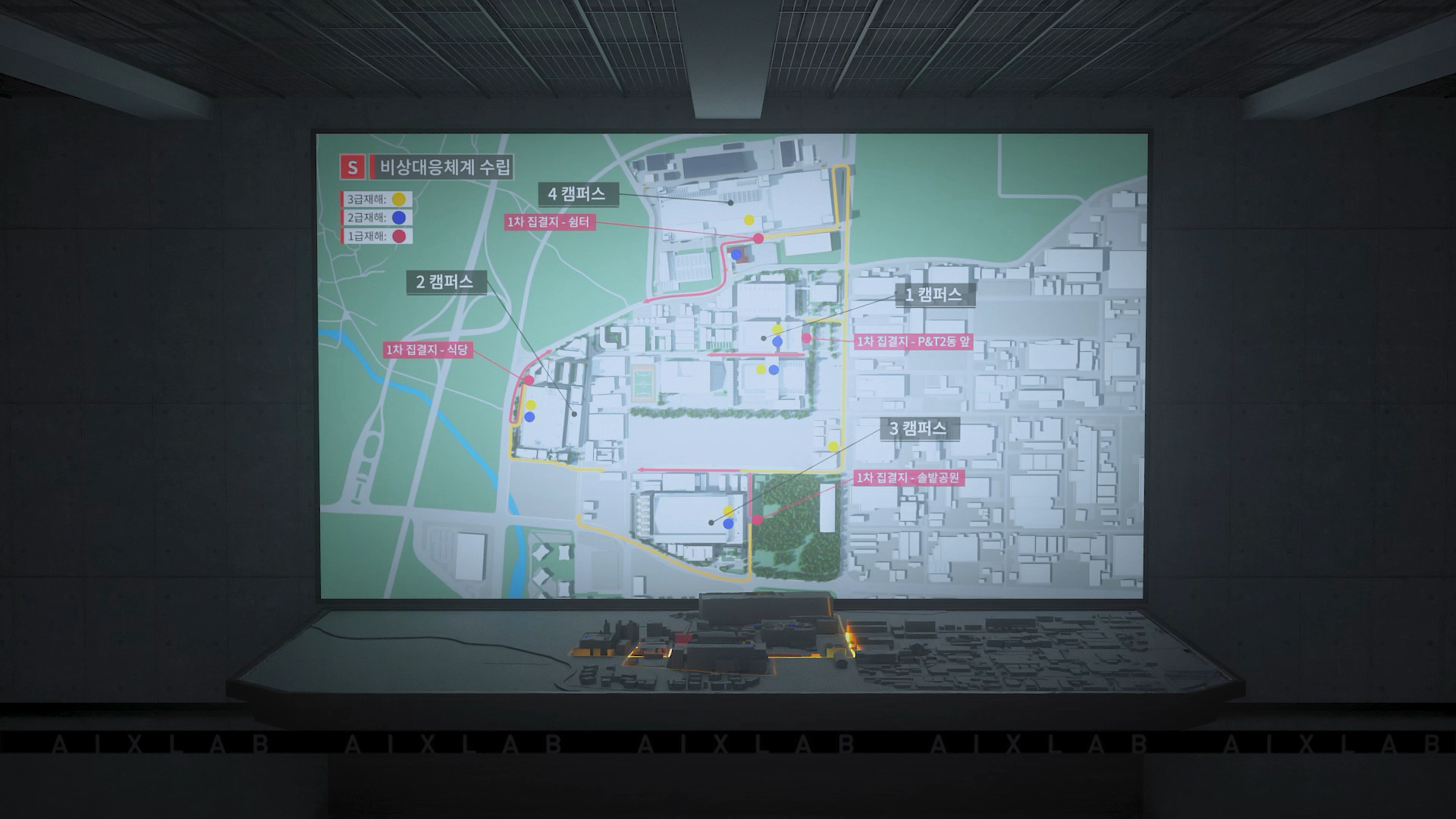
Task: Select the 2 캠퍼스 map label
Action: 445,282
